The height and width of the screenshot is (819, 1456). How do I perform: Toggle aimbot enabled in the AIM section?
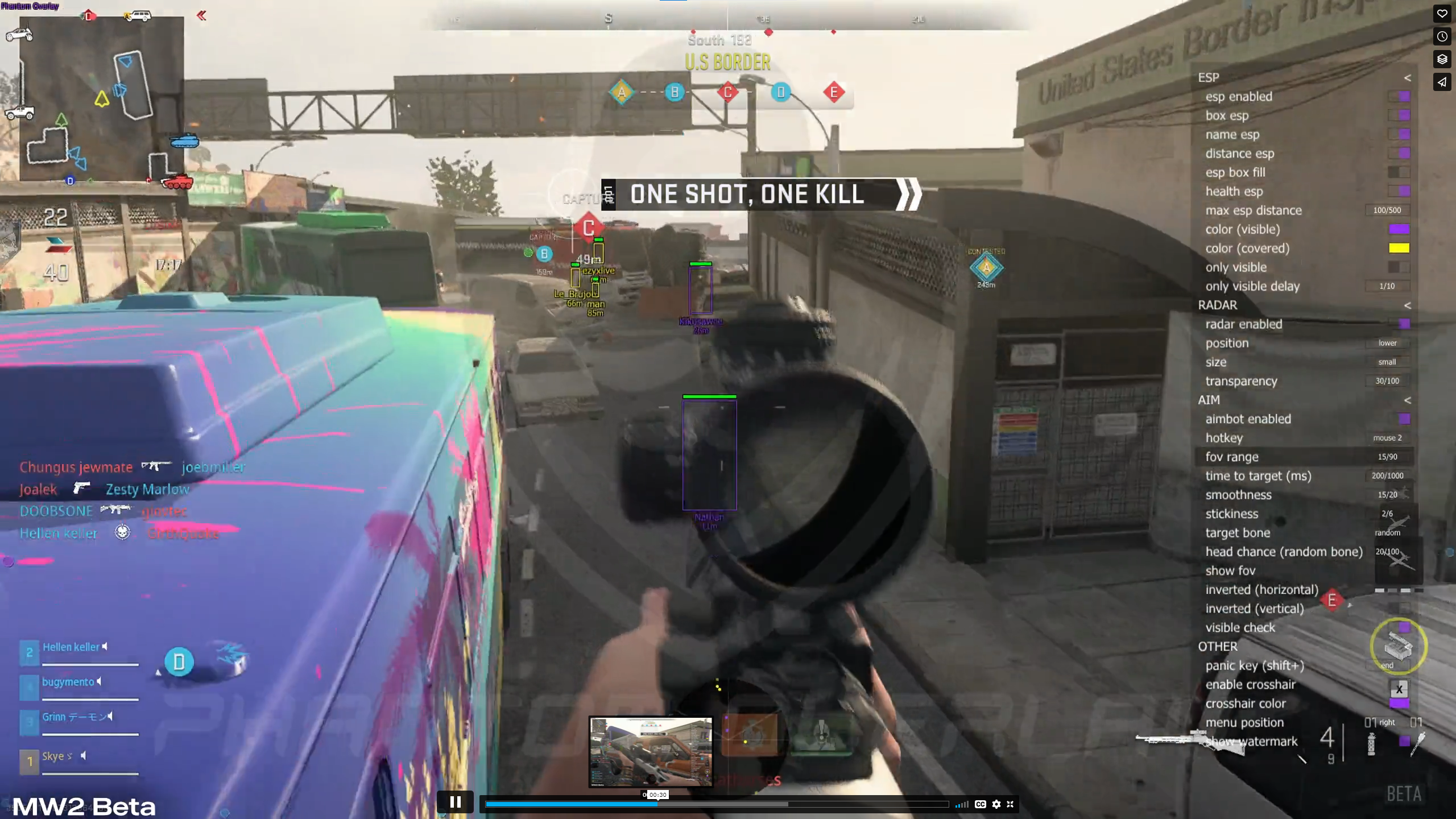[x=1404, y=419]
